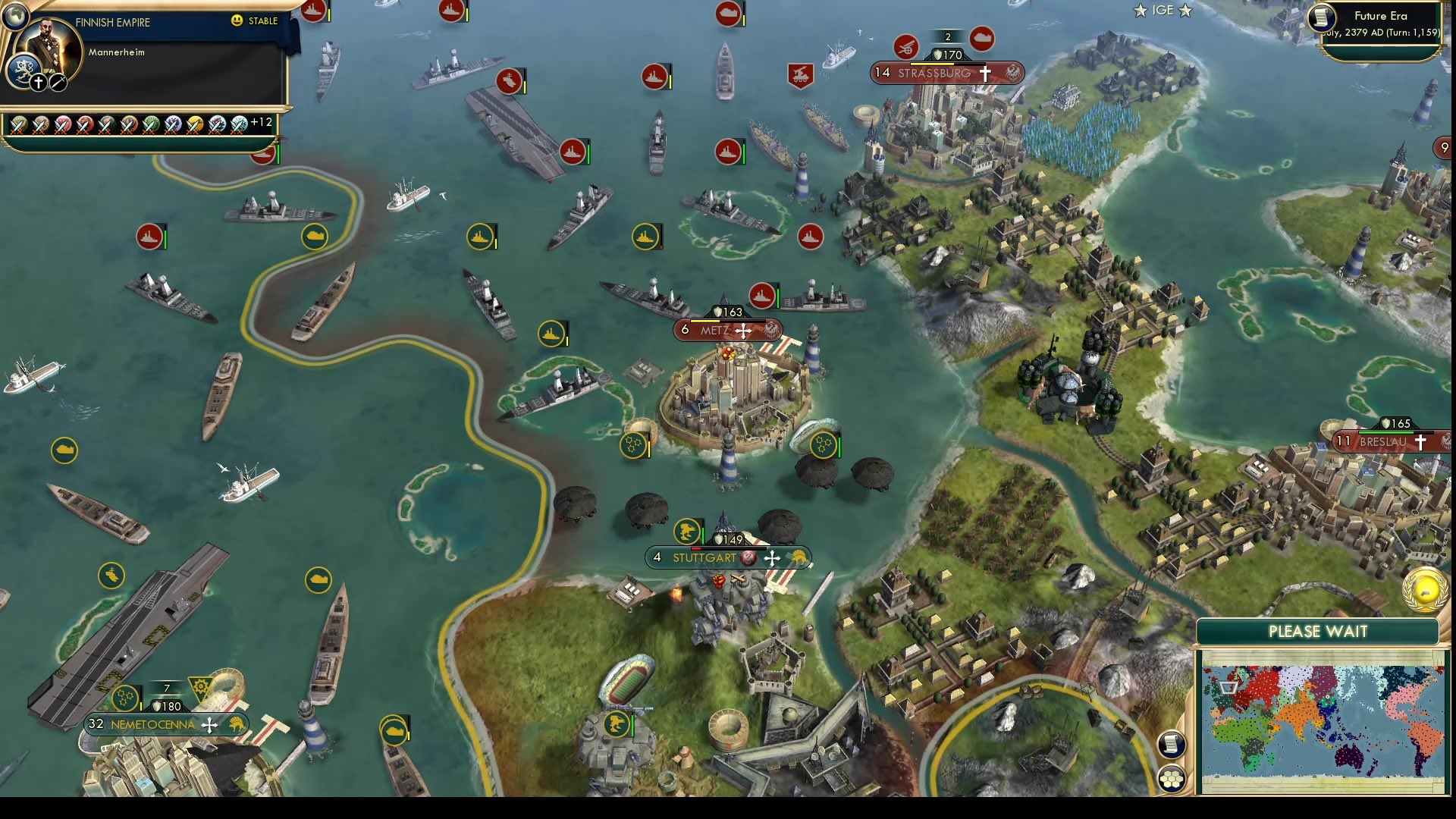This screenshot has width=1456, height=819.
Task: Click the world minimap
Action: pos(1320,720)
